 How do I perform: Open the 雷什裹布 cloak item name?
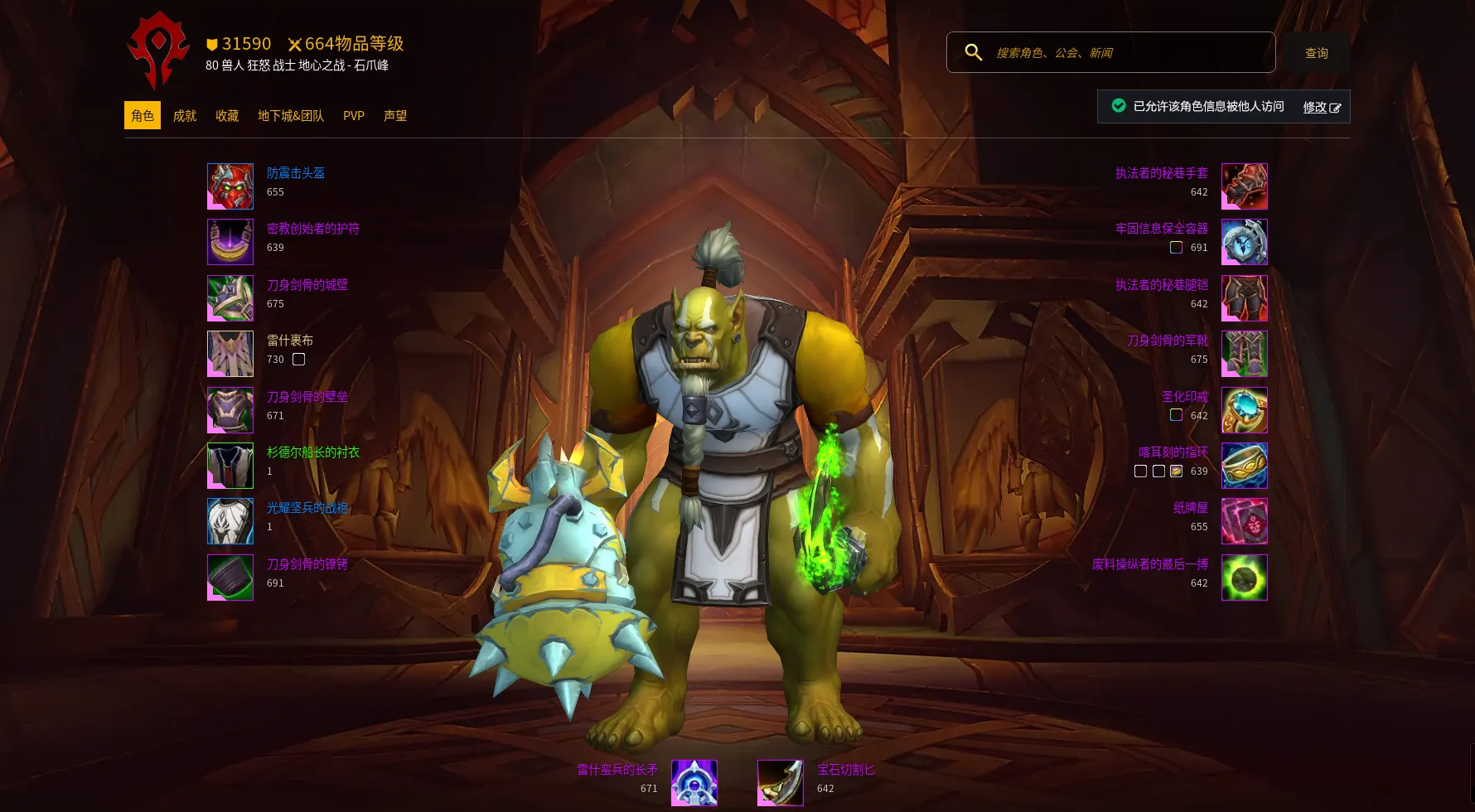click(x=290, y=341)
